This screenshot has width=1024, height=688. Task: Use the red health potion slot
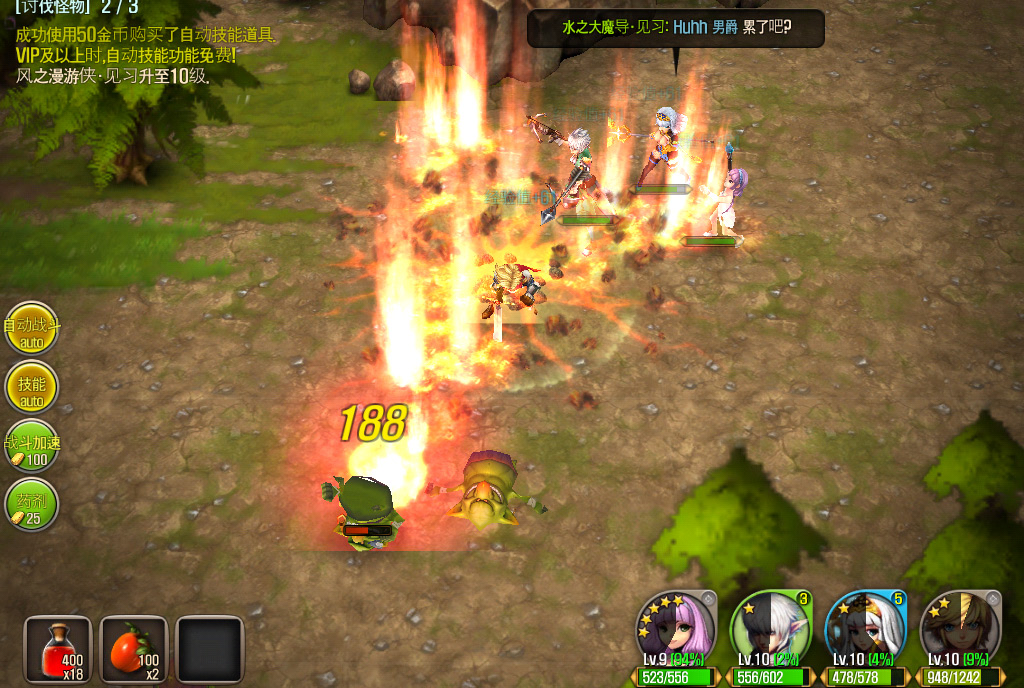[58, 649]
